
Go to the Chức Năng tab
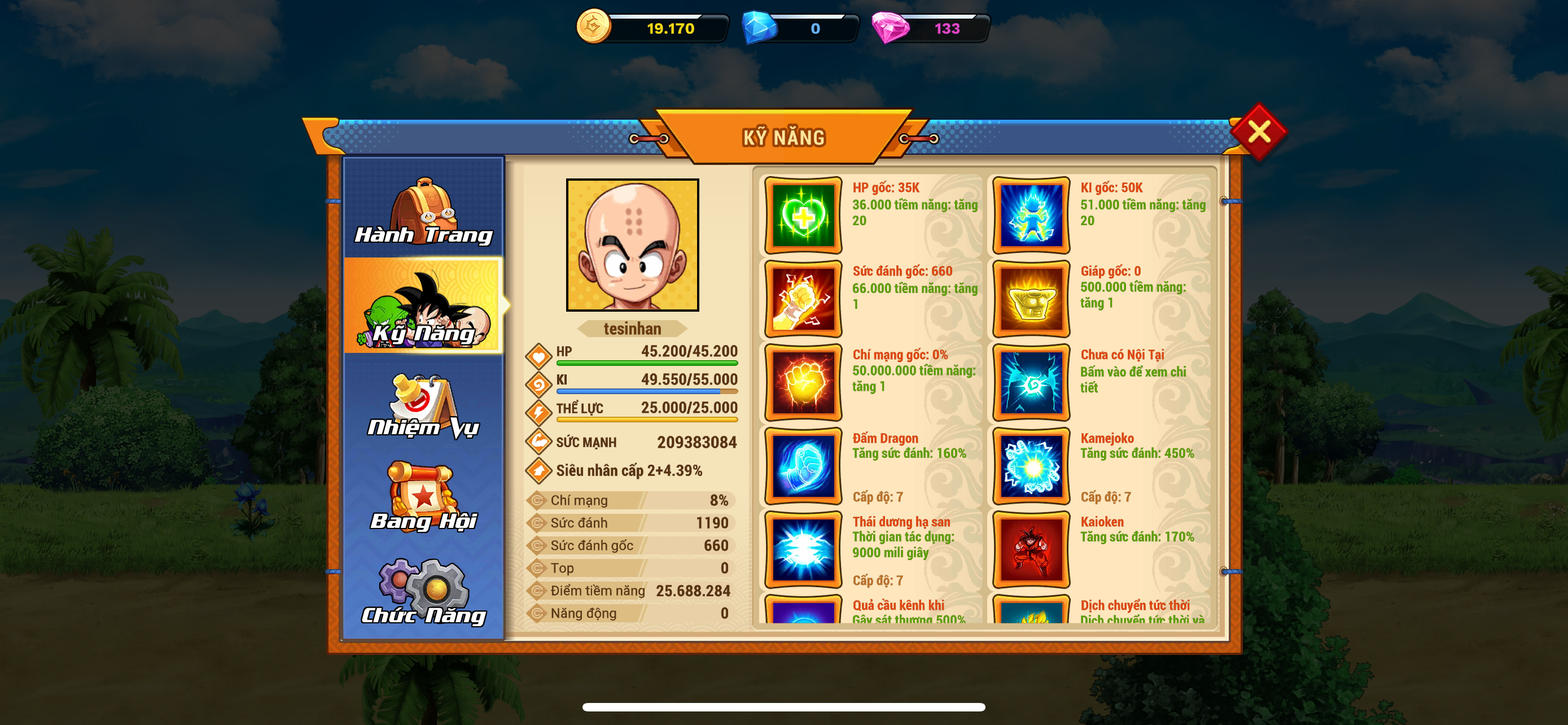coord(424,591)
